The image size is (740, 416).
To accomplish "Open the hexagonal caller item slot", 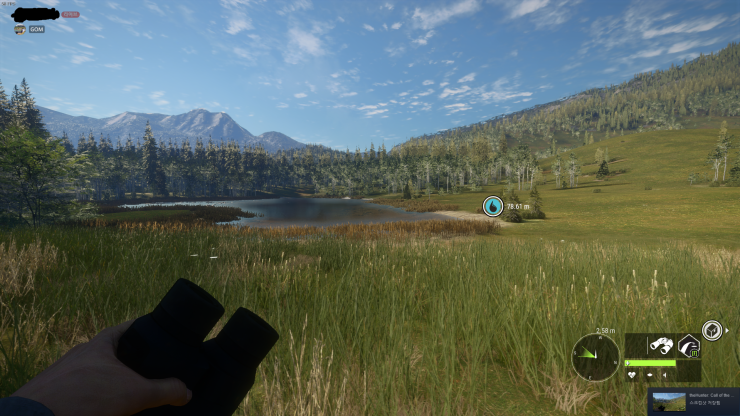I will [688, 346].
